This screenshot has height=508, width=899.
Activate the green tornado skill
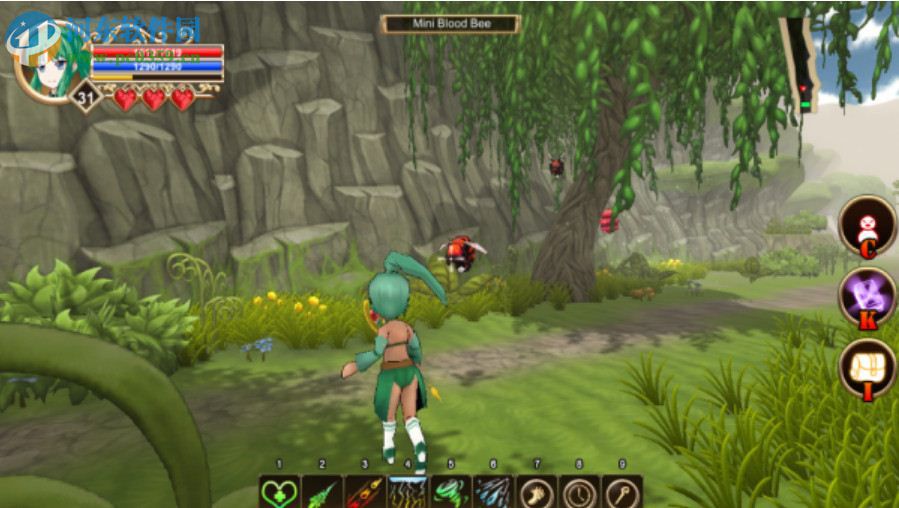450,492
